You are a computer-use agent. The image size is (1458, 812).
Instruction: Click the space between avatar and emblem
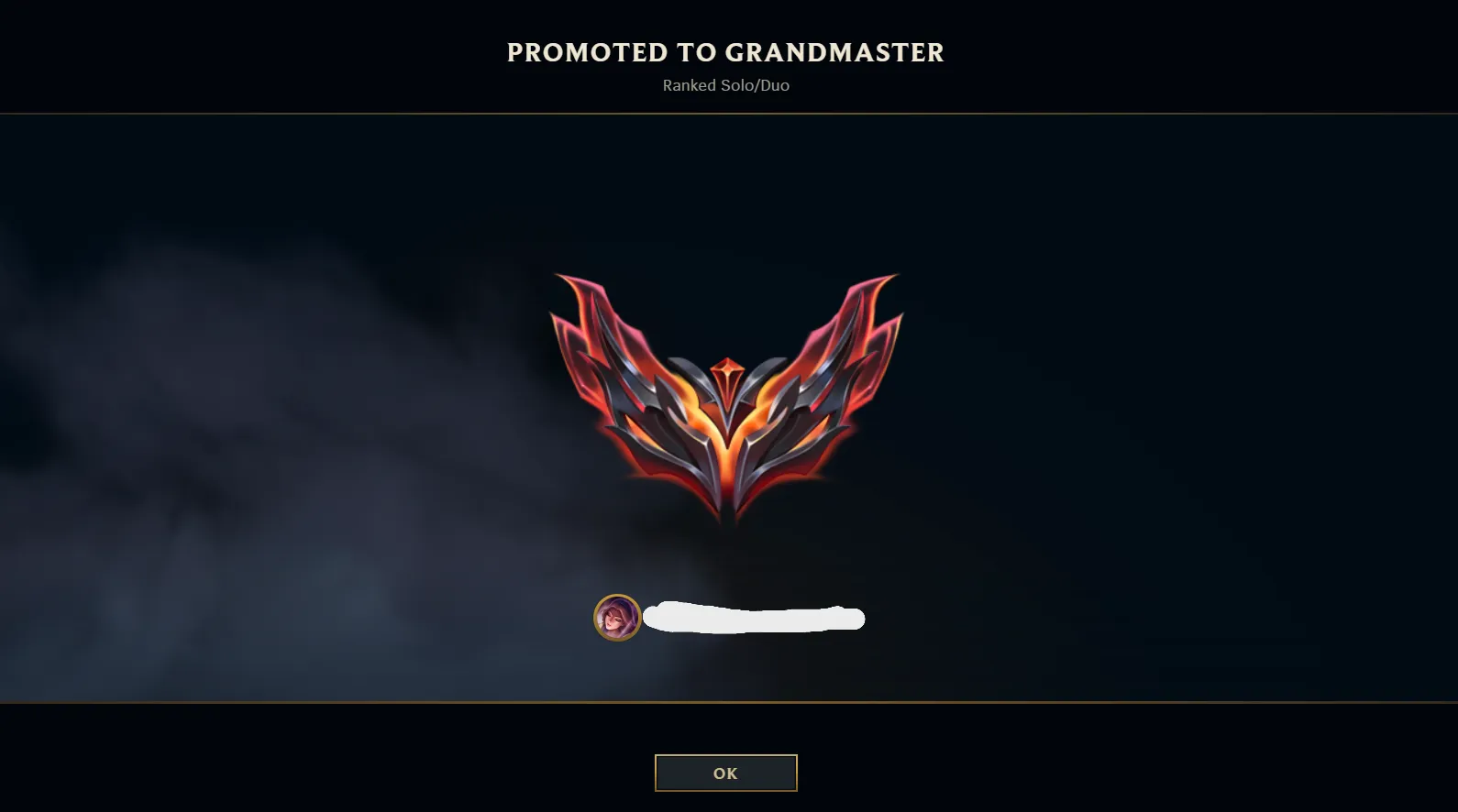click(726, 559)
